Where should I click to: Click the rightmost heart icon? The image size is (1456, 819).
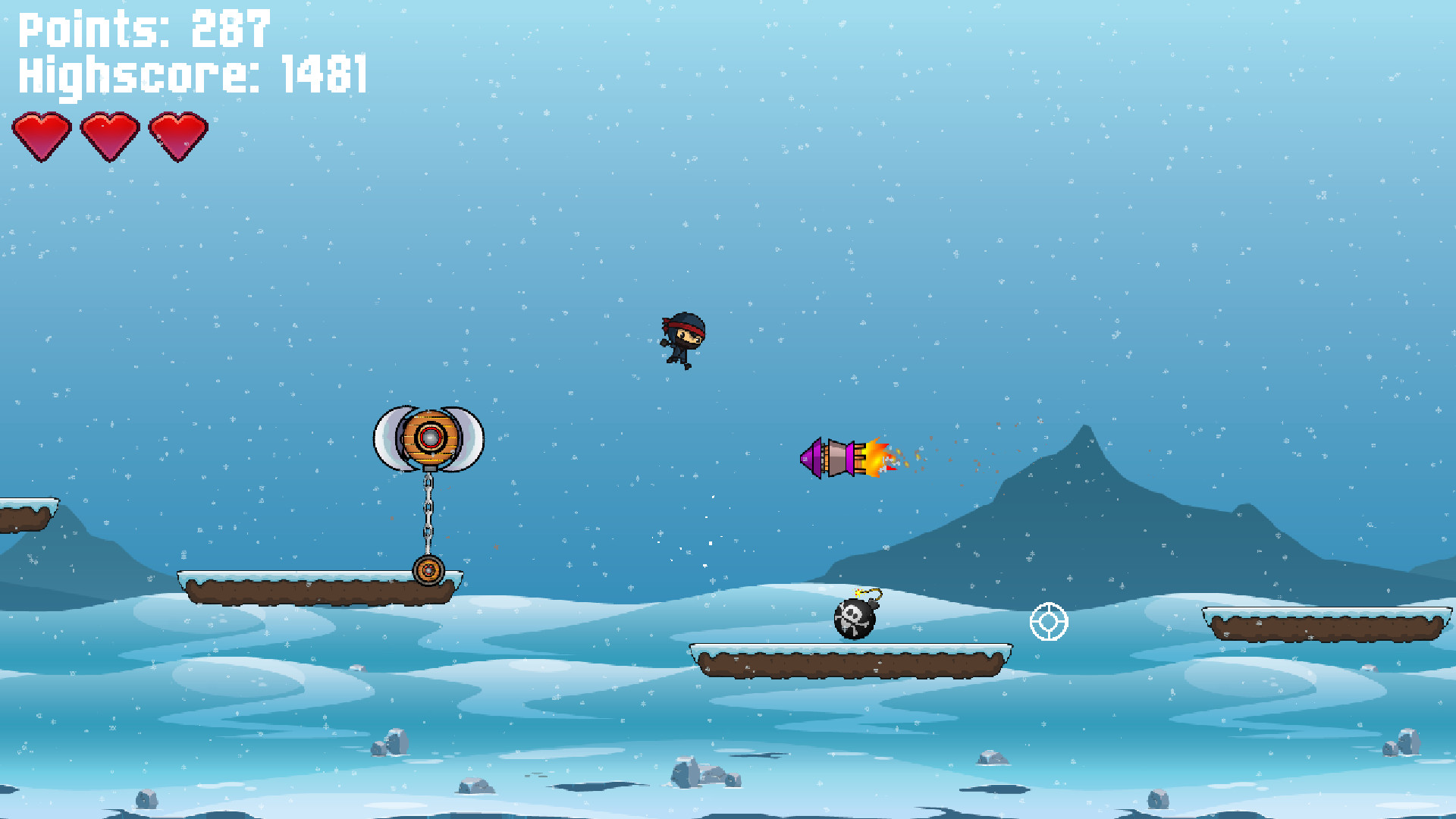(176, 135)
